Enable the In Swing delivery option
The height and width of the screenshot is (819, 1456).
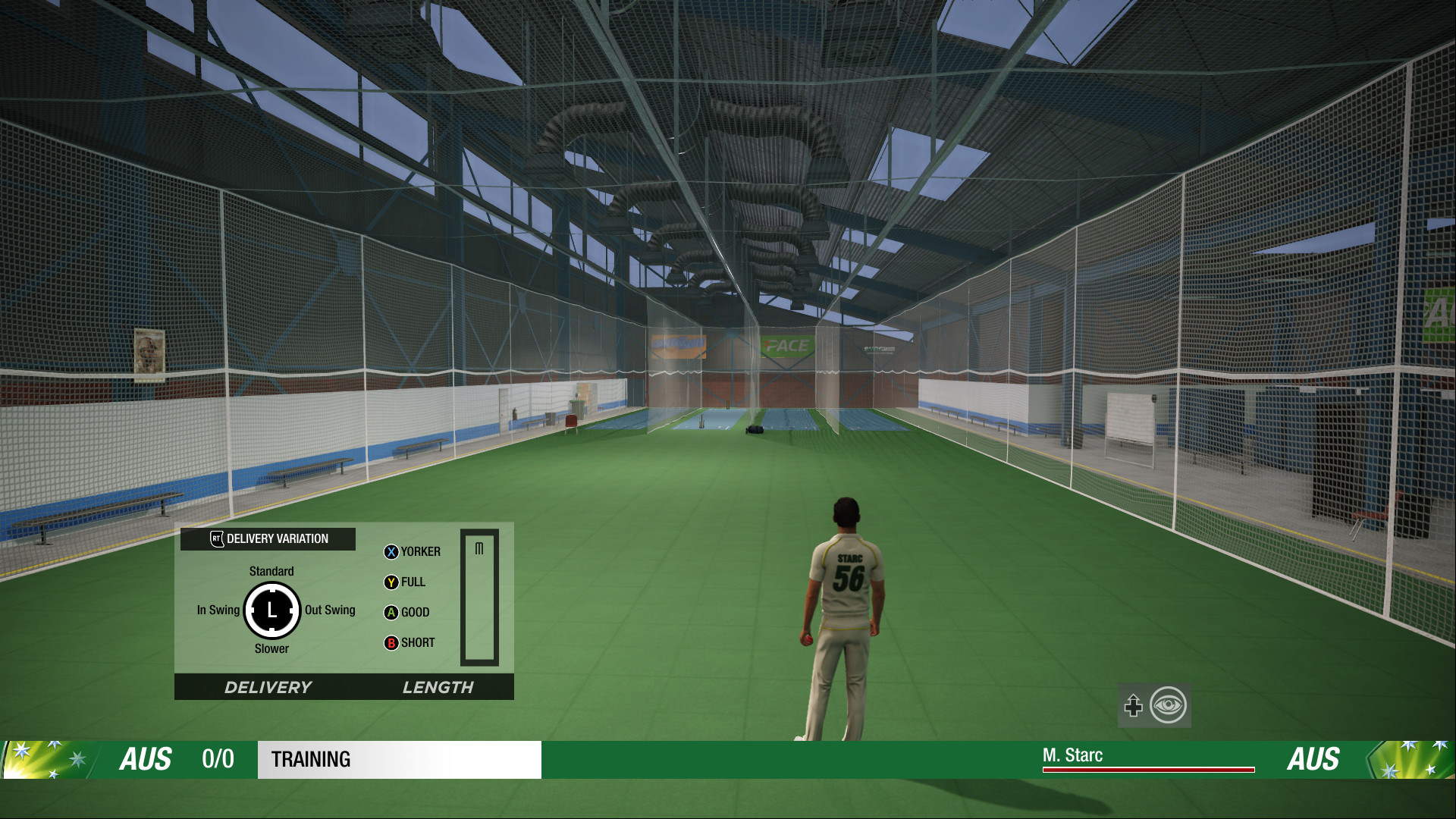(218, 610)
